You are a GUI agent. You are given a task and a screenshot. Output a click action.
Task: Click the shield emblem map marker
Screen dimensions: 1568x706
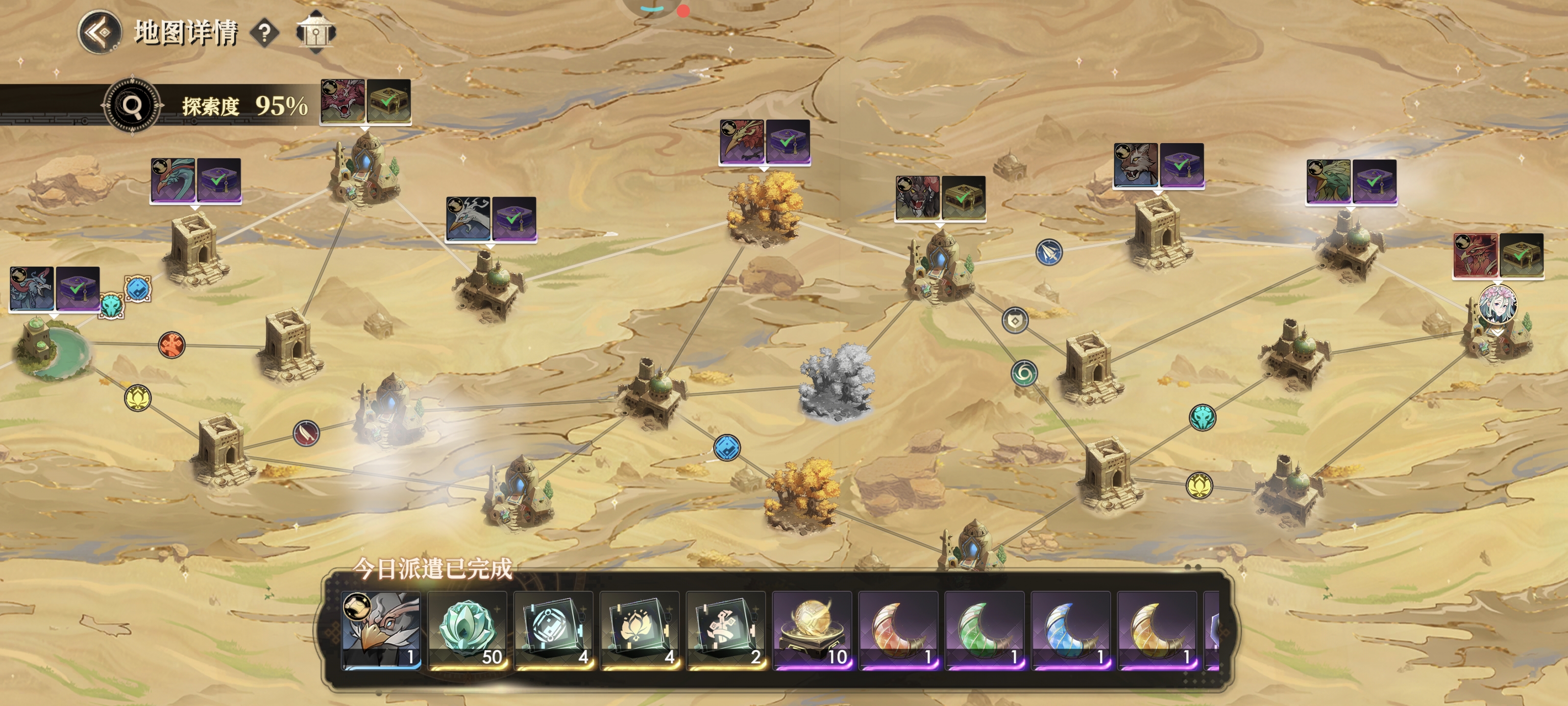click(1015, 321)
